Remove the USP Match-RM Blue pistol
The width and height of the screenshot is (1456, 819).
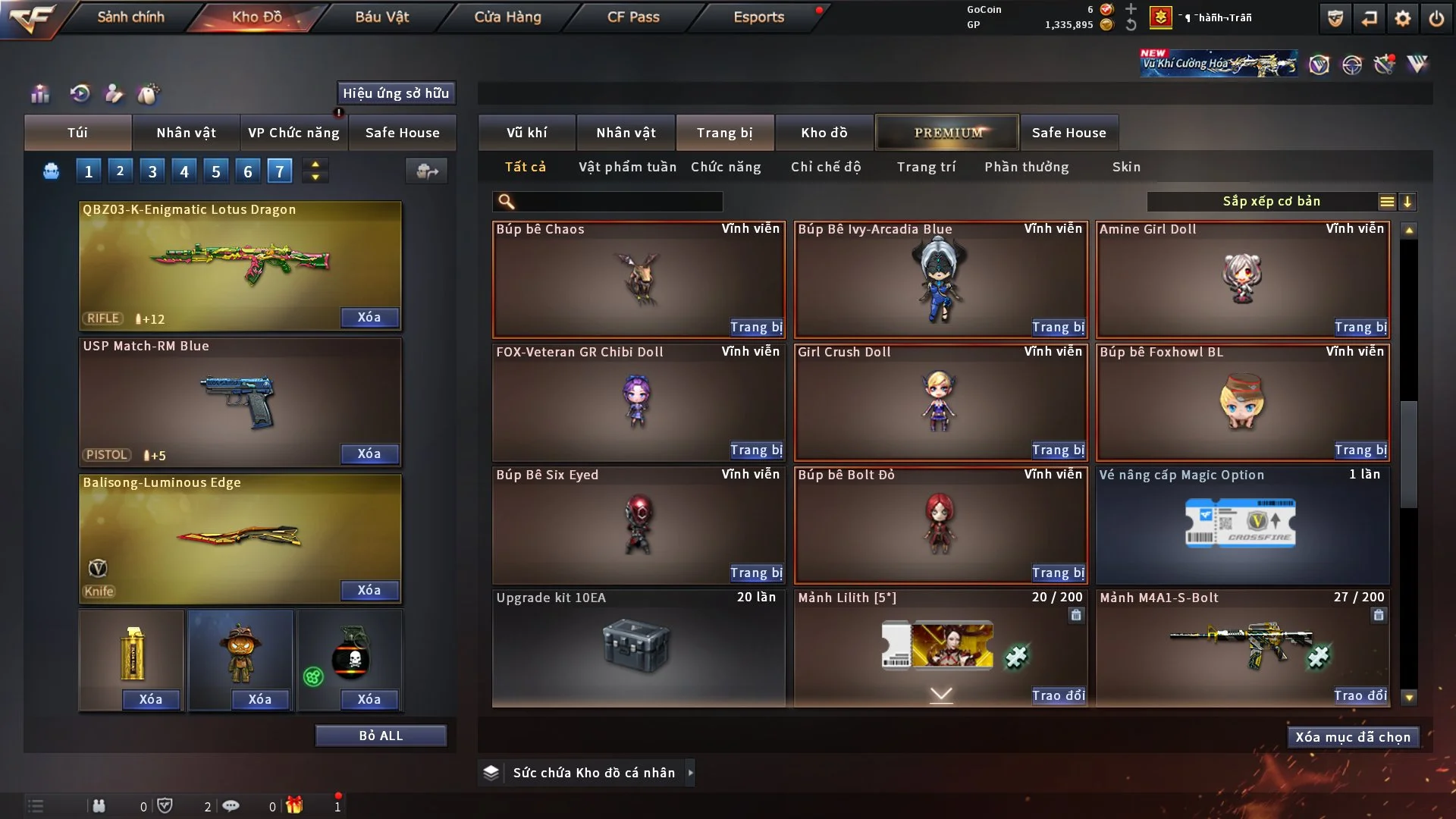coord(369,453)
